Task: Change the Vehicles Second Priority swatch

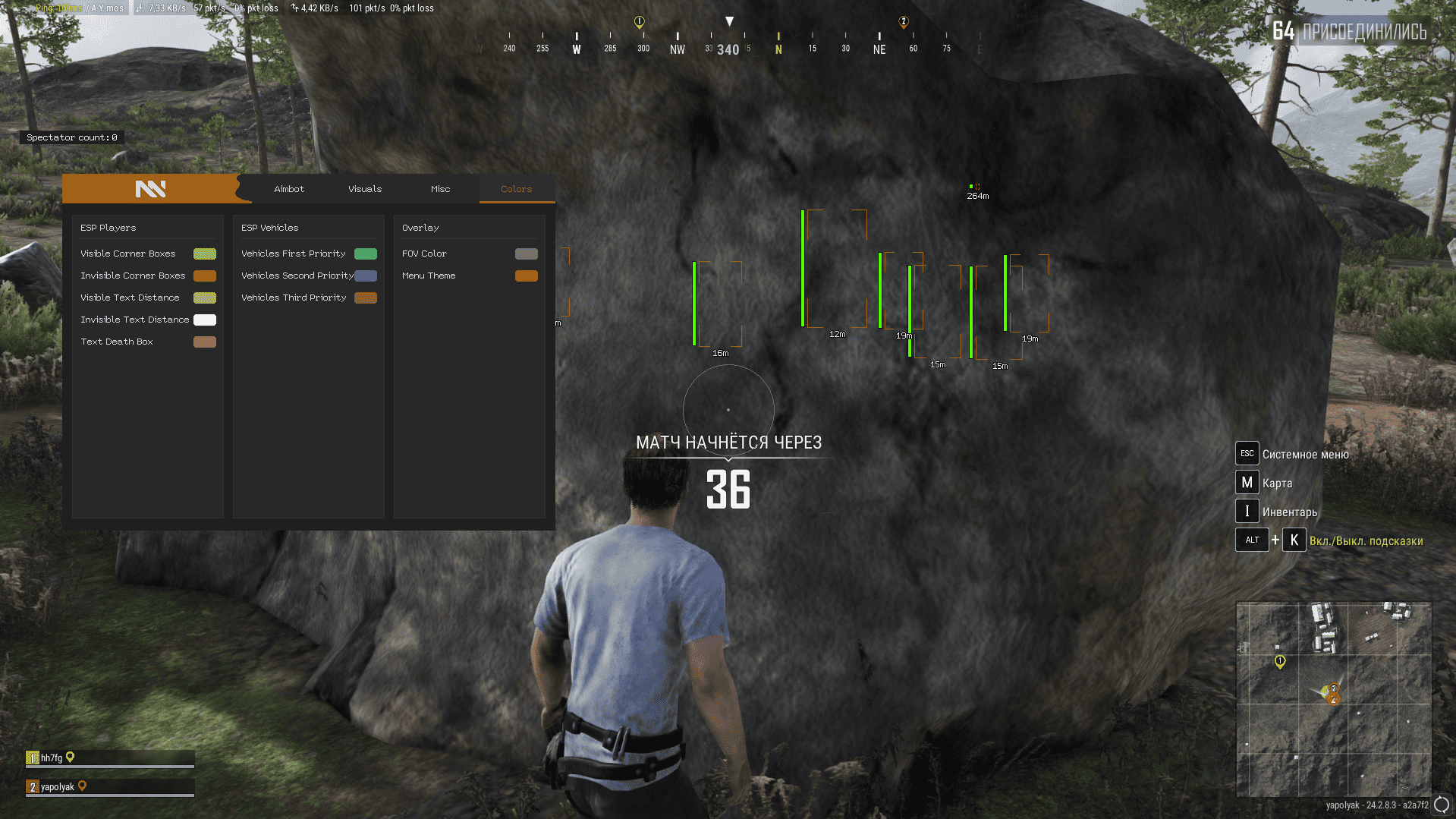Action: pyautogui.click(x=366, y=276)
